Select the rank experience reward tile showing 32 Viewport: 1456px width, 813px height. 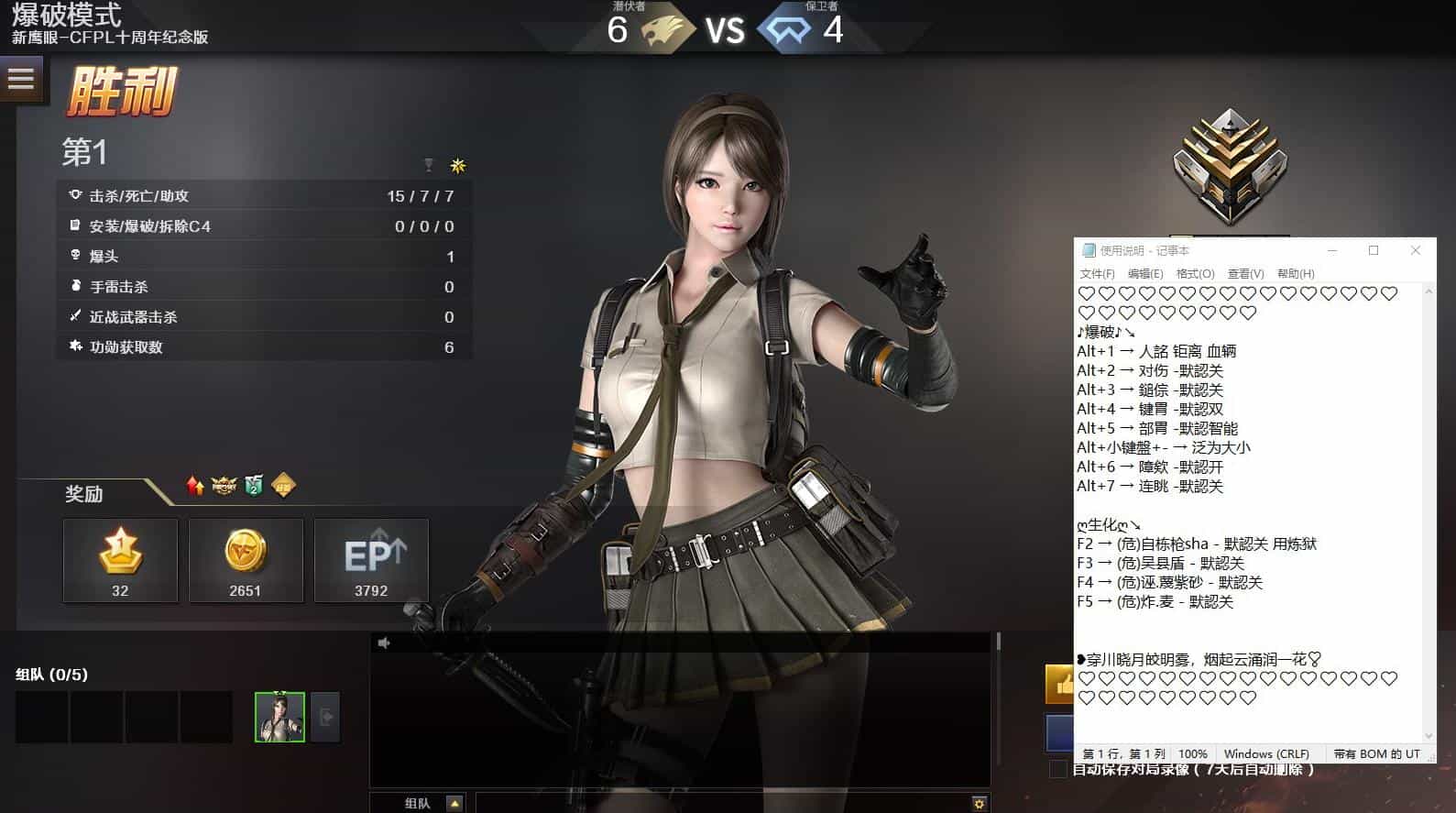(x=120, y=560)
